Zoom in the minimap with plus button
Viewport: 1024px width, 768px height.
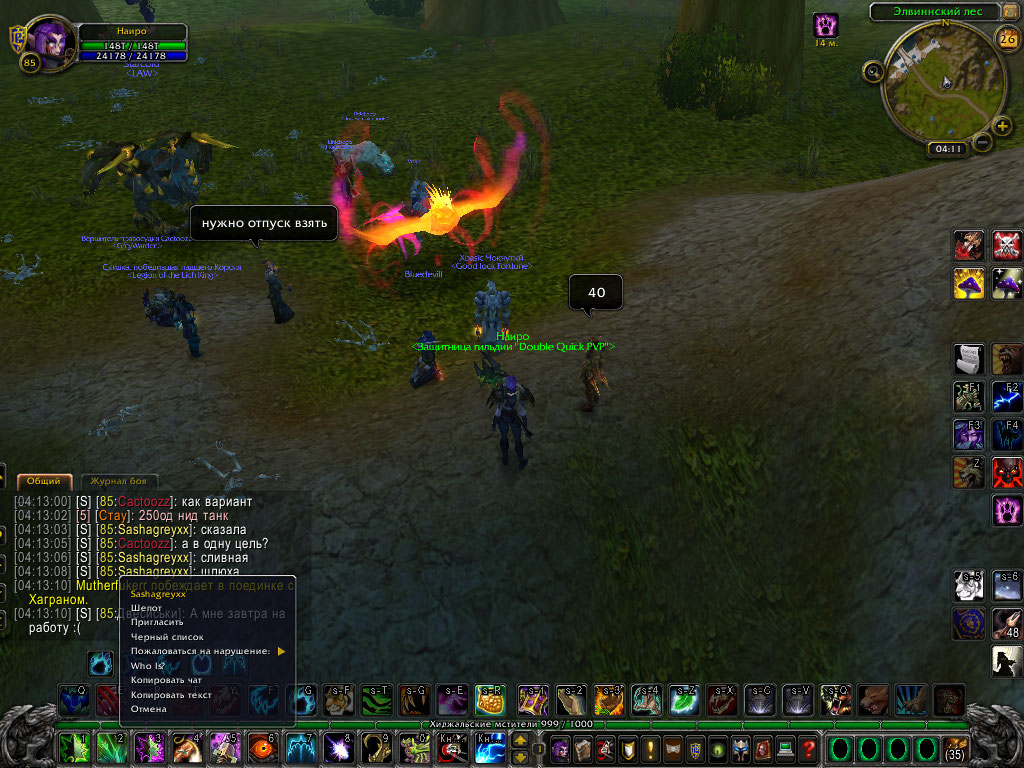pyautogui.click(x=1002, y=126)
